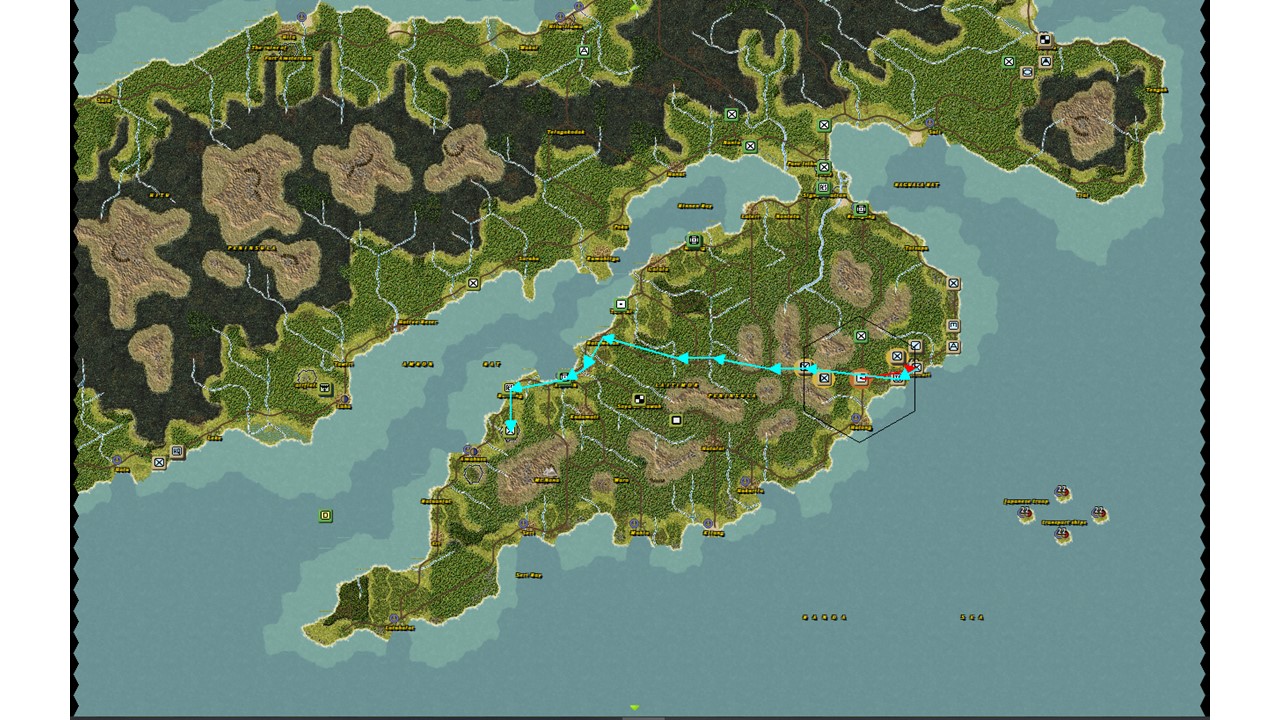Viewport: 1280px width, 720px height.
Task: Click the hexagonal fortress outline near the southwestern hills
Action: (473, 473)
